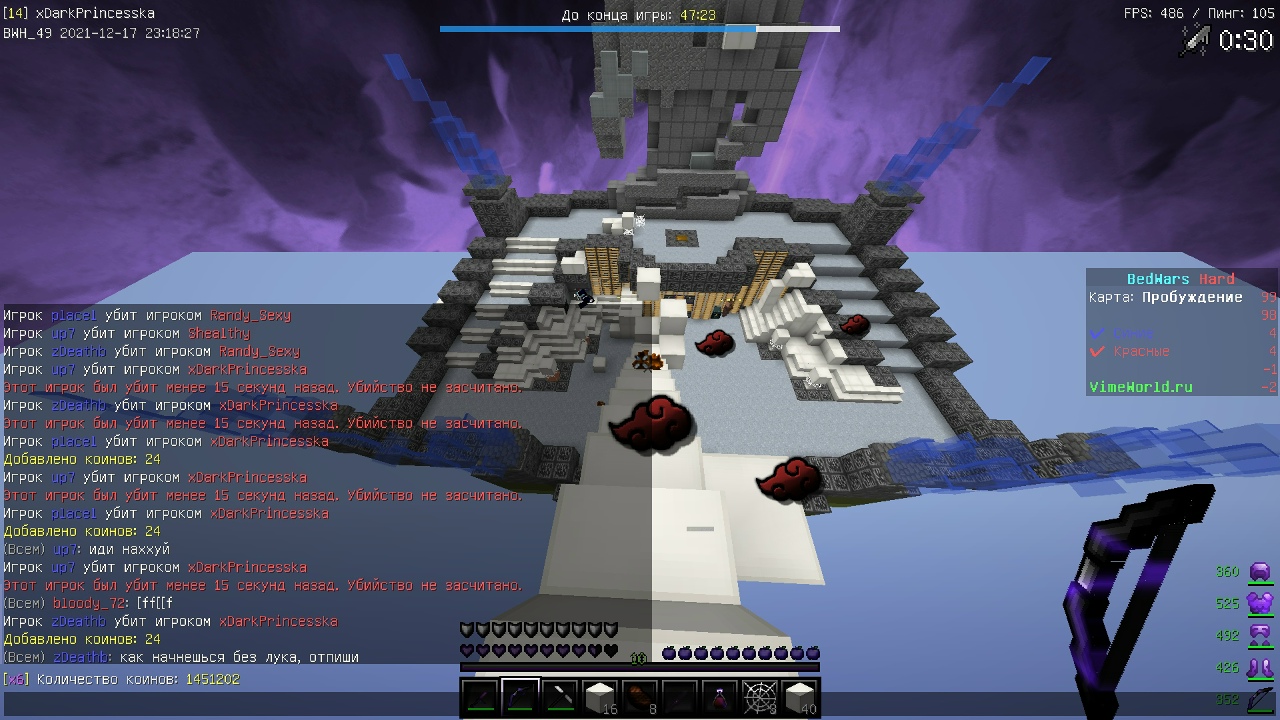The width and height of the screenshot is (1280, 720).
Task: Click the purple boots durability icon
Action: (1260, 667)
